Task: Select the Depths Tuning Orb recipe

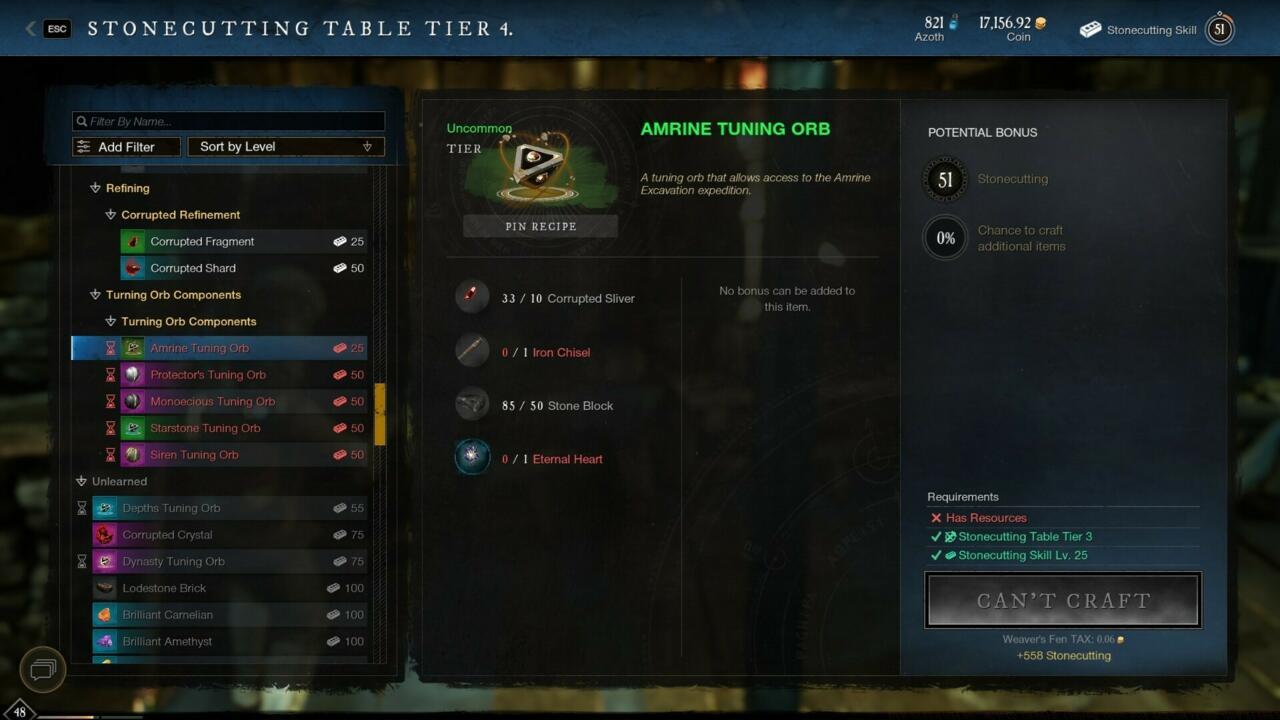Action: coord(171,508)
